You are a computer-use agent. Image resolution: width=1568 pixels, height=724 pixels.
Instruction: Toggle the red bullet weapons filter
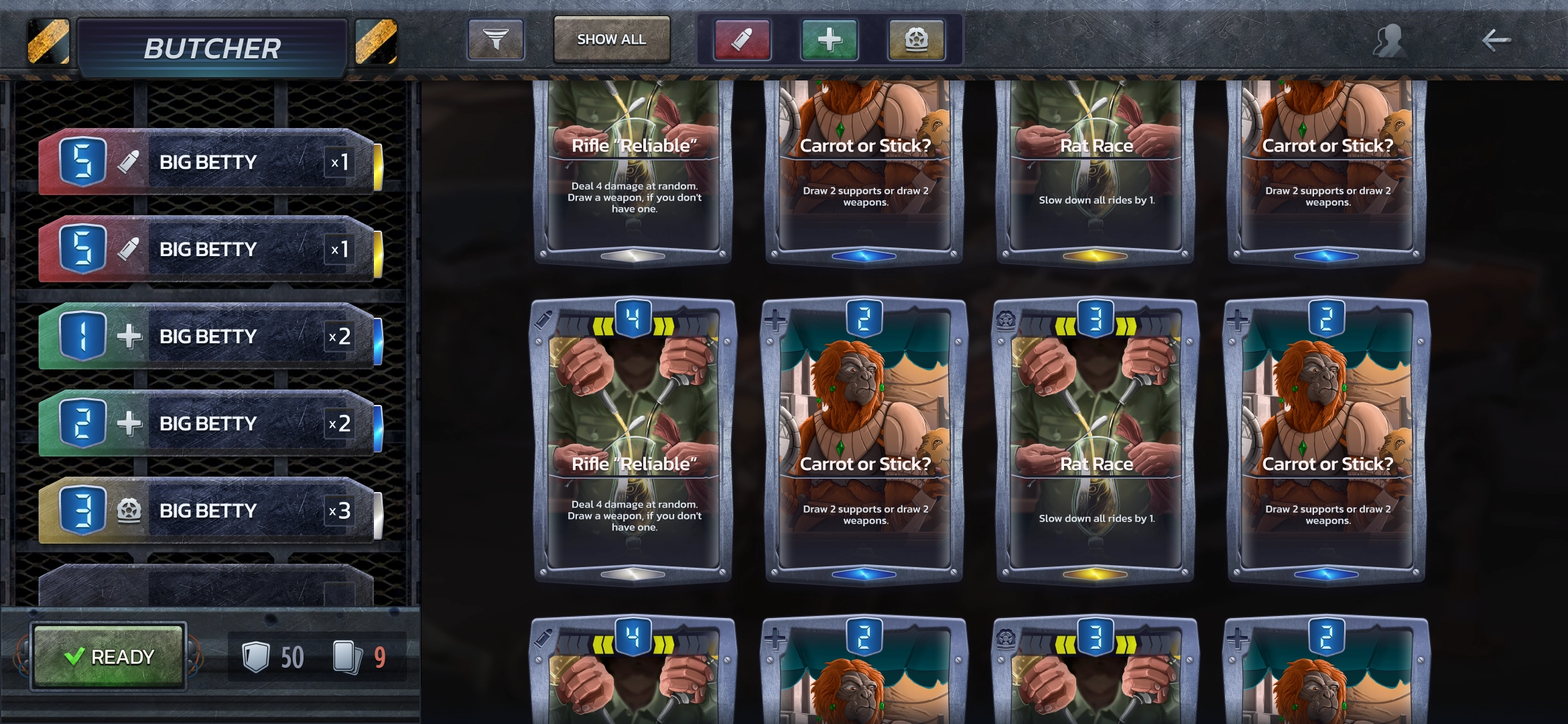pyautogui.click(x=741, y=40)
